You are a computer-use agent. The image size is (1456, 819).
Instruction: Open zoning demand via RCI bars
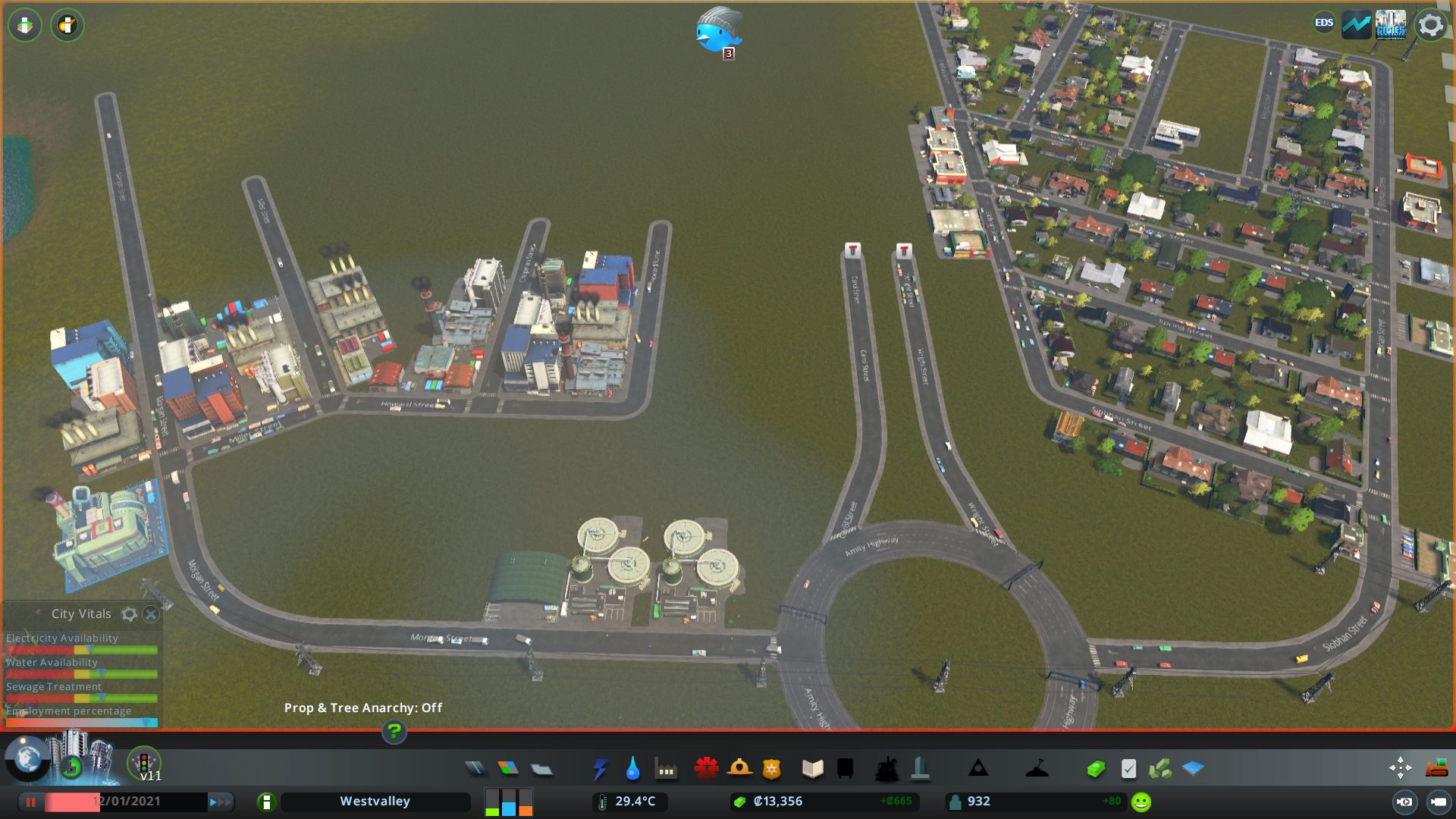tap(507, 802)
